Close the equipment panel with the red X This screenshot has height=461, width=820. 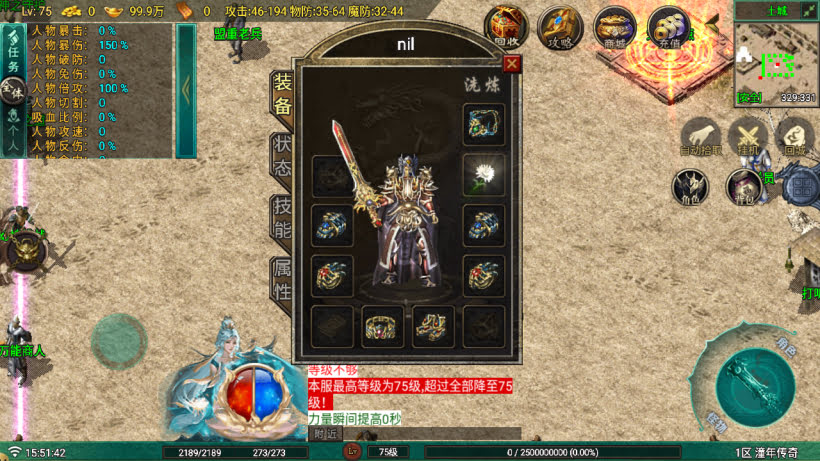pos(512,64)
